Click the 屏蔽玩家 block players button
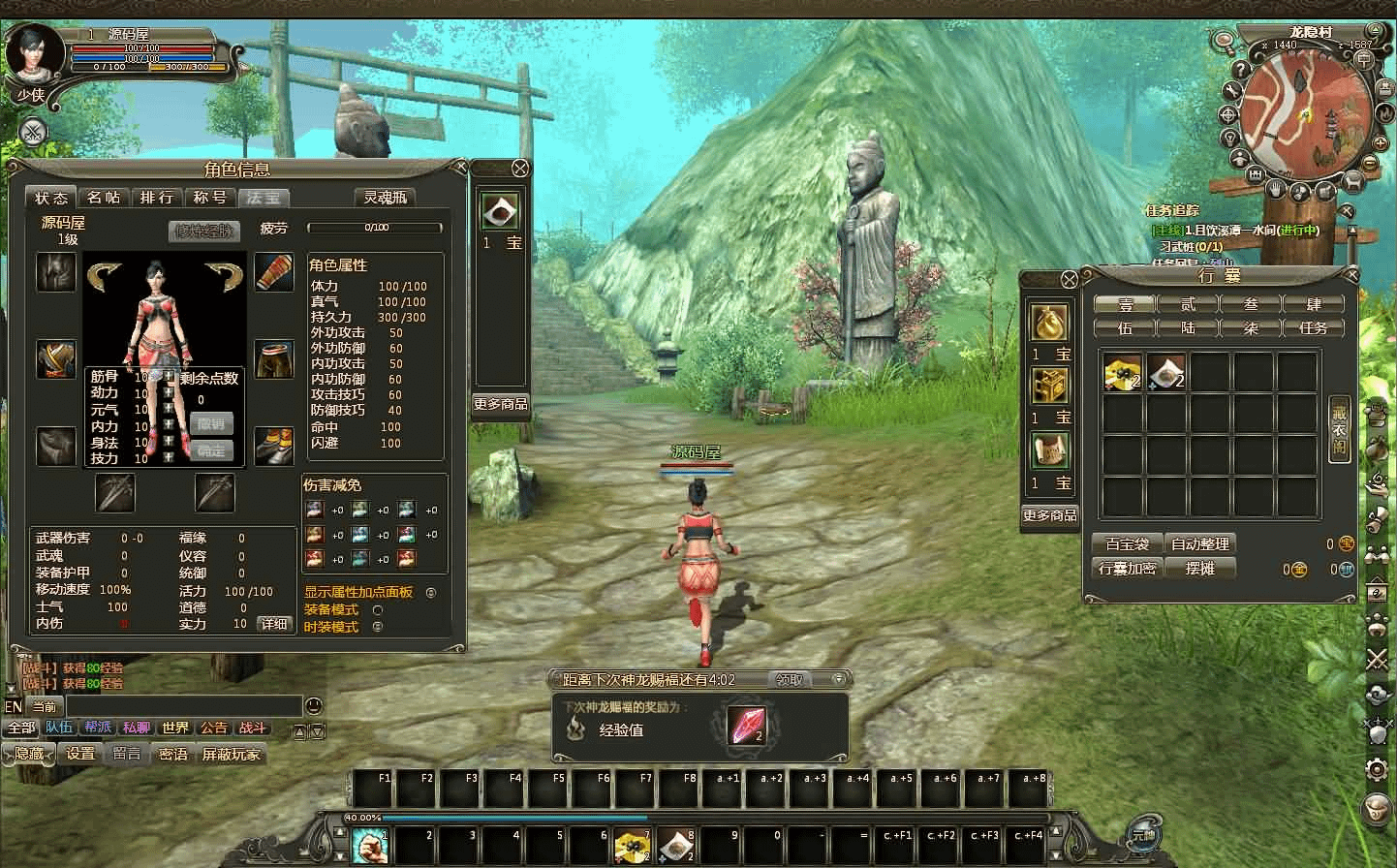 tap(231, 754)
